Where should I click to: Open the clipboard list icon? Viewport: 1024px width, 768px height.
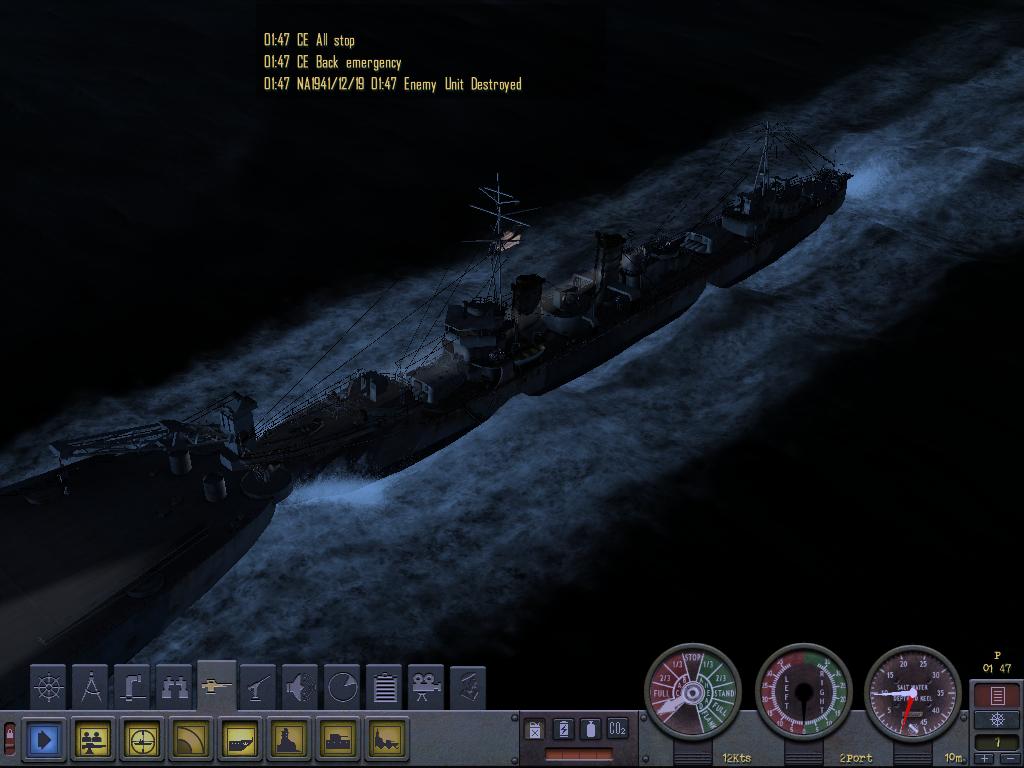(x=384, y=687)
